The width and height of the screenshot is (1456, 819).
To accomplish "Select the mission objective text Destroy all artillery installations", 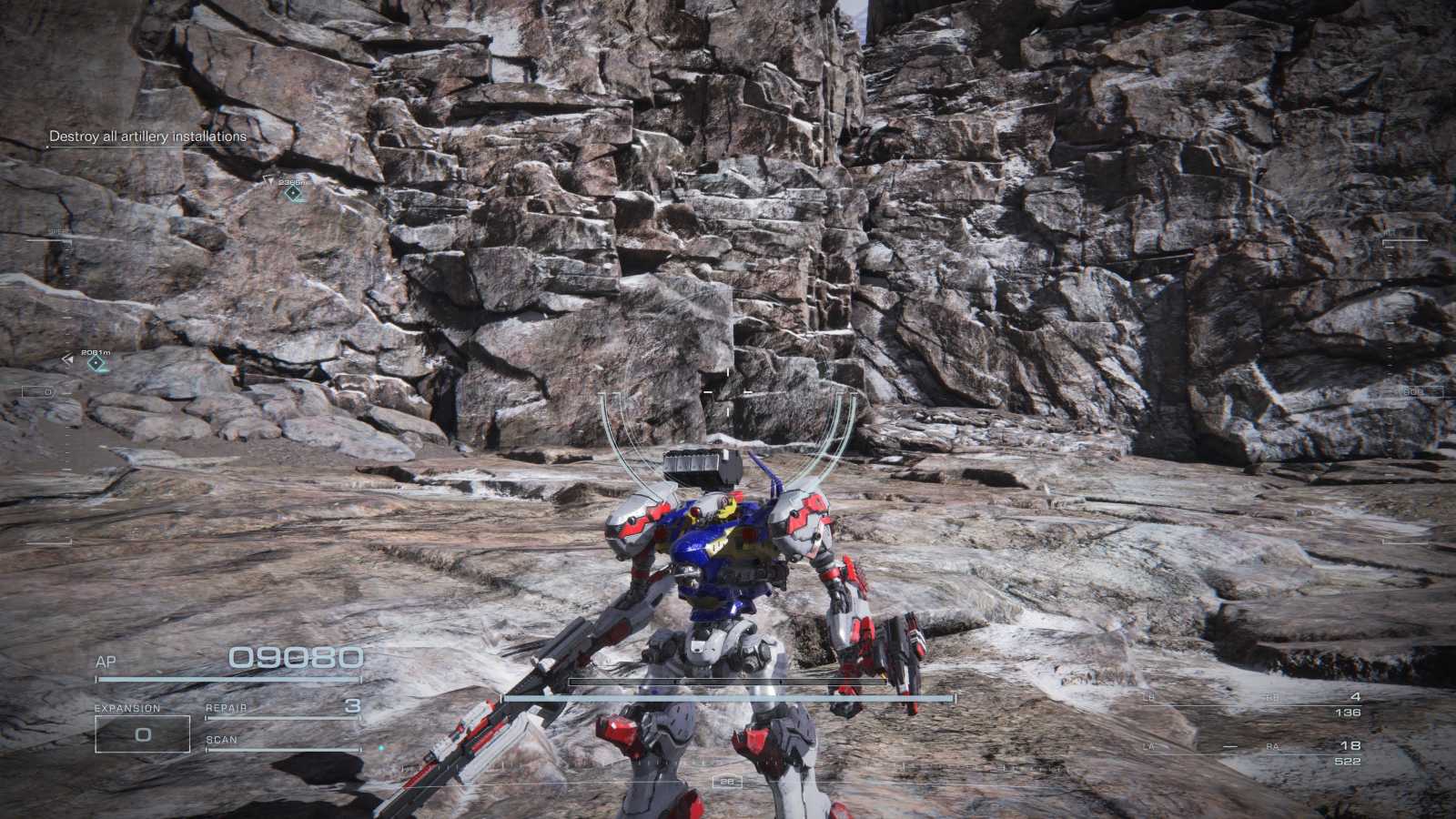I will (x=147, y=136).
